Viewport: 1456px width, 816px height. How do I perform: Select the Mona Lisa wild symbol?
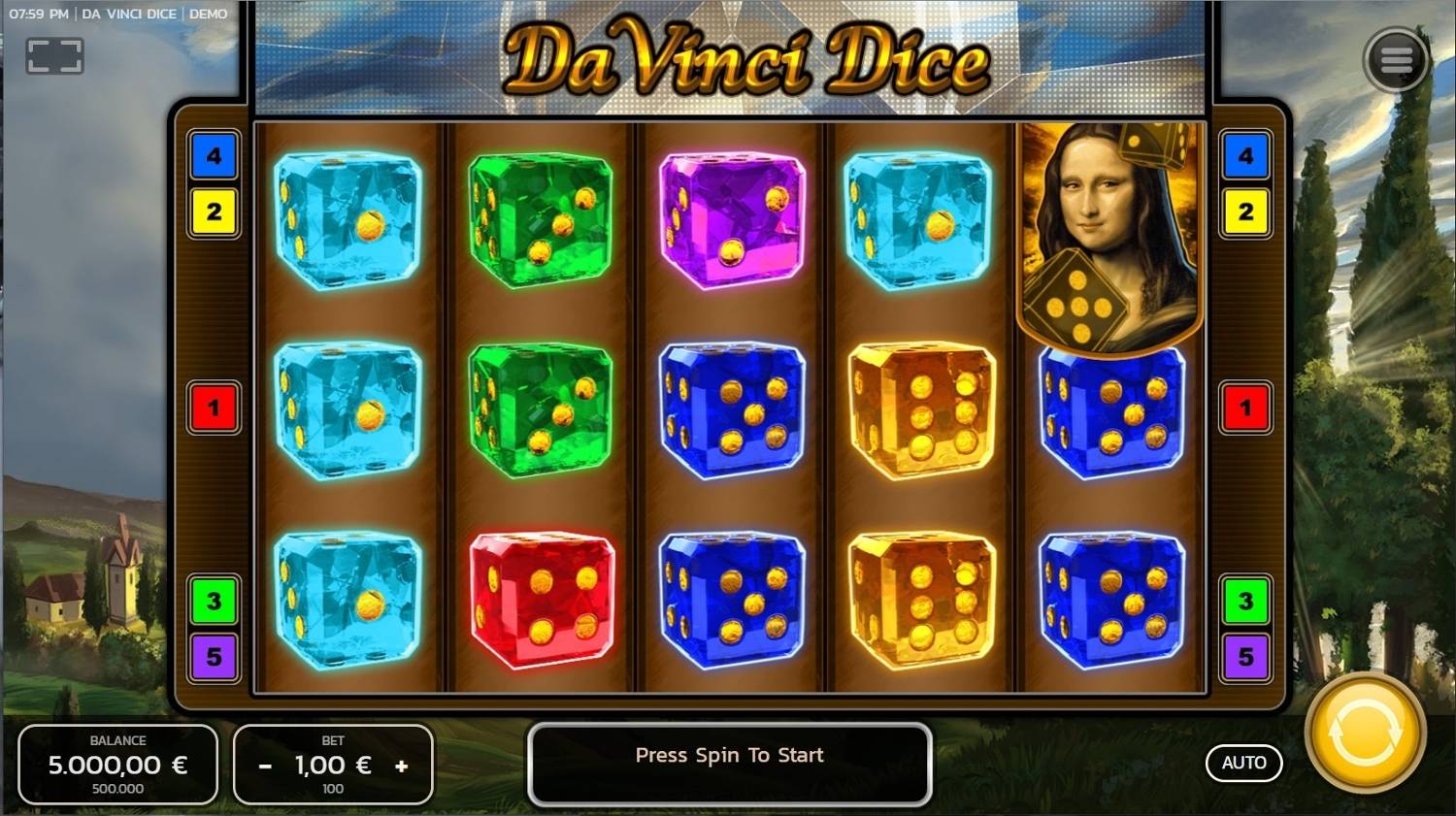1111,233
